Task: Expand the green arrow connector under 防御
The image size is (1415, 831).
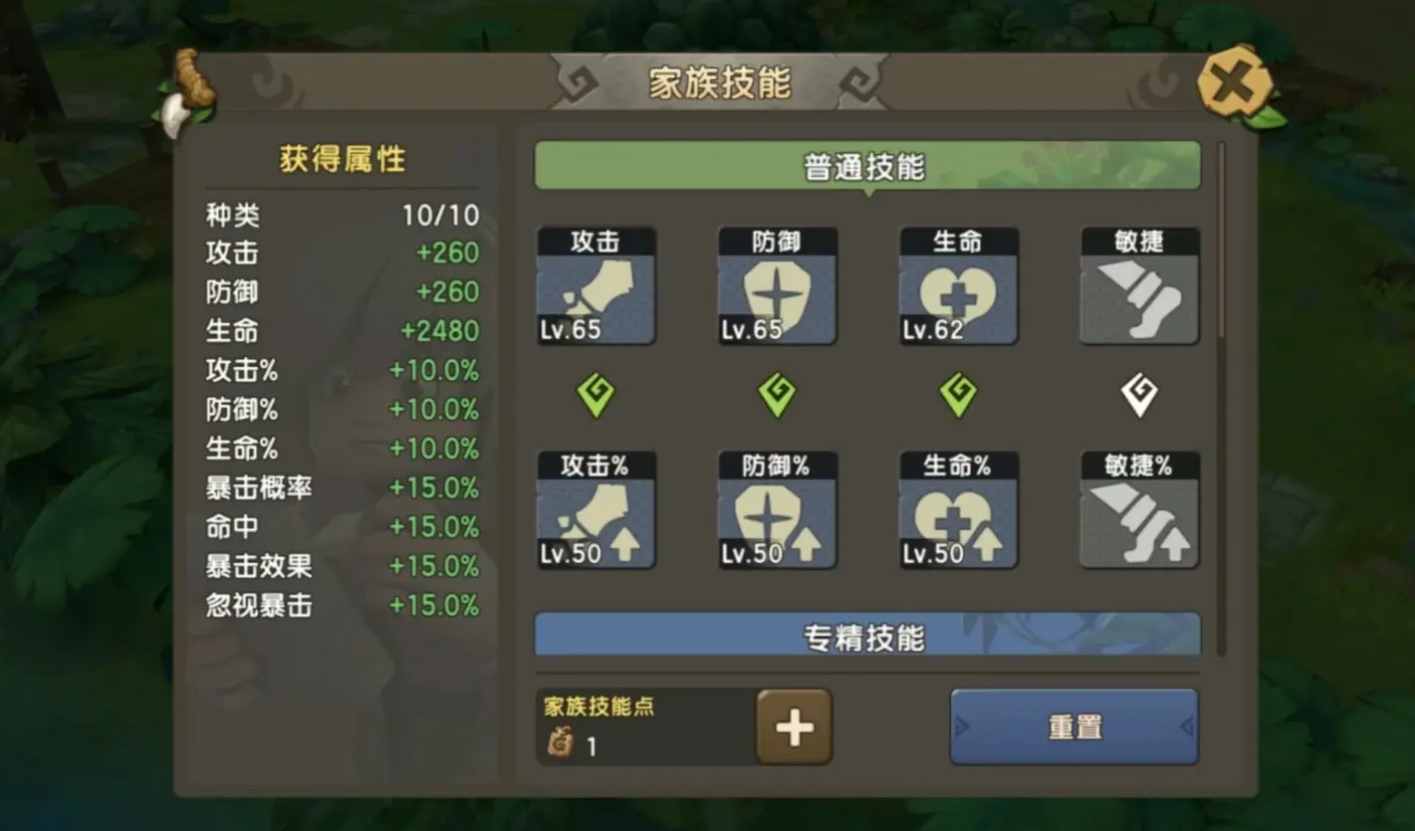Action: coord(777,394)
